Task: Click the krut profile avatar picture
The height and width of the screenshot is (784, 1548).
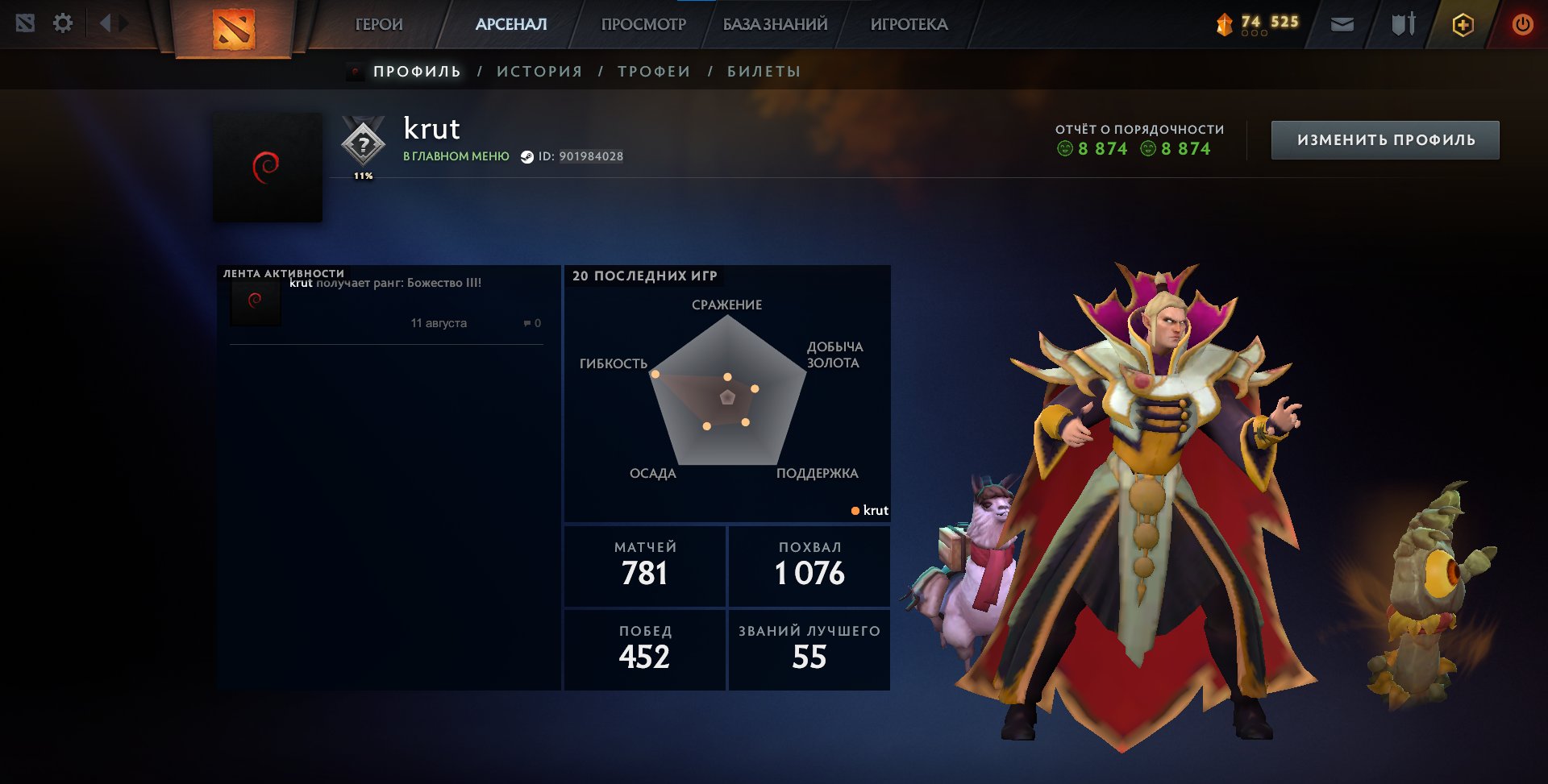Action: pos(268,168)
